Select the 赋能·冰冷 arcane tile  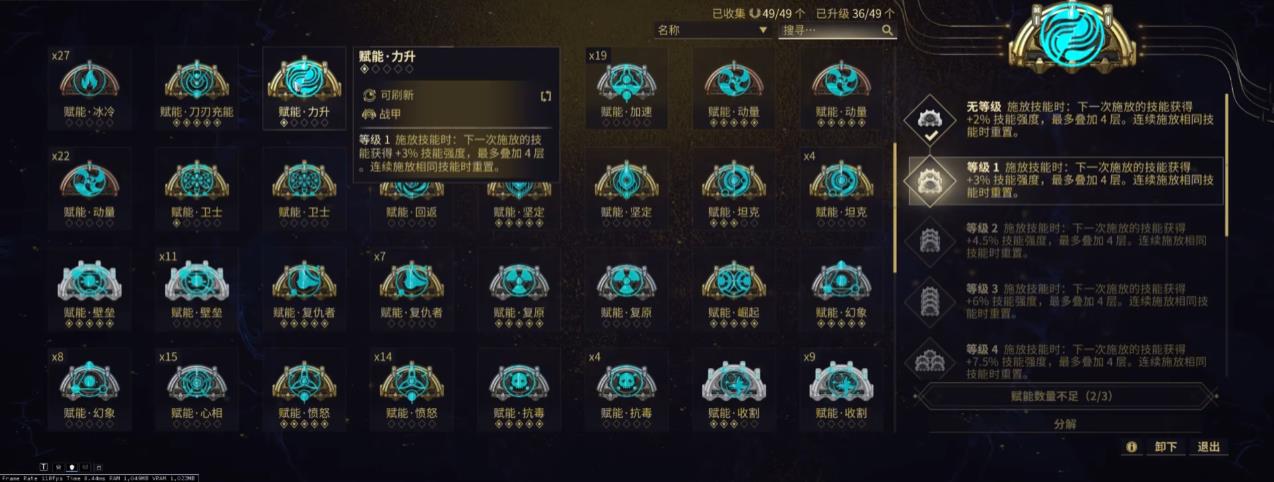pos(89,89)
